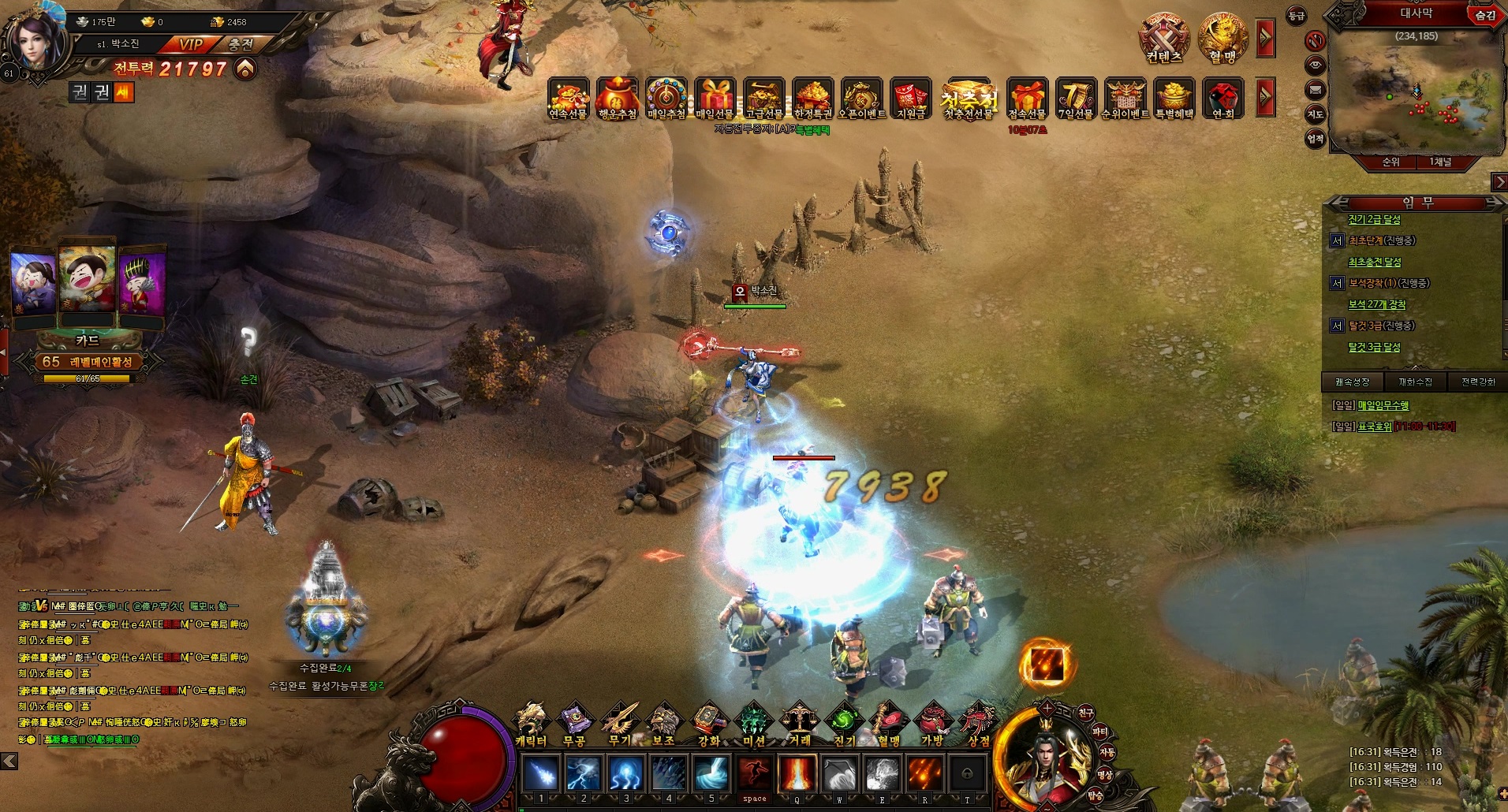
Task: Click the VIP button
Action: [x=190, y=45]
